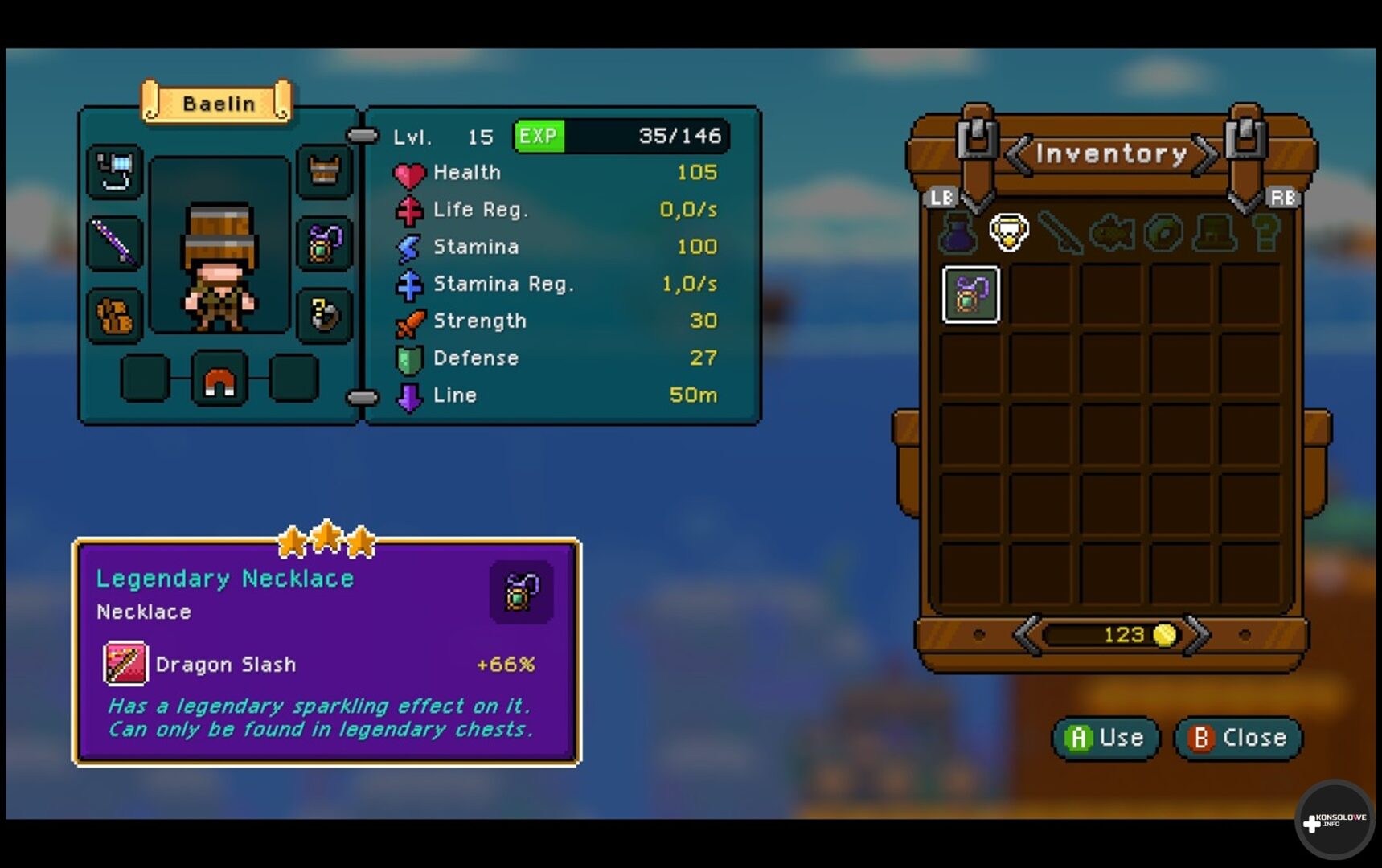Open the hat category tab
1382x868 pixels.
tap(1215, 233)
